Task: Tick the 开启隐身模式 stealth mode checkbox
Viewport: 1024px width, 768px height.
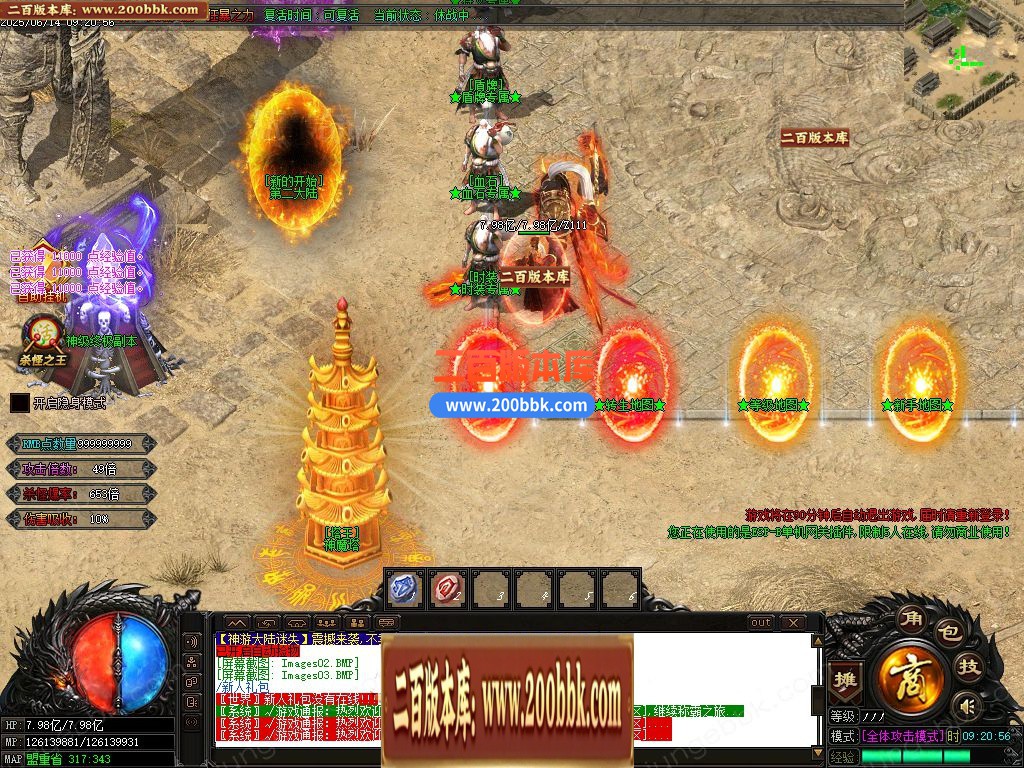Action: tap(19, 403)
